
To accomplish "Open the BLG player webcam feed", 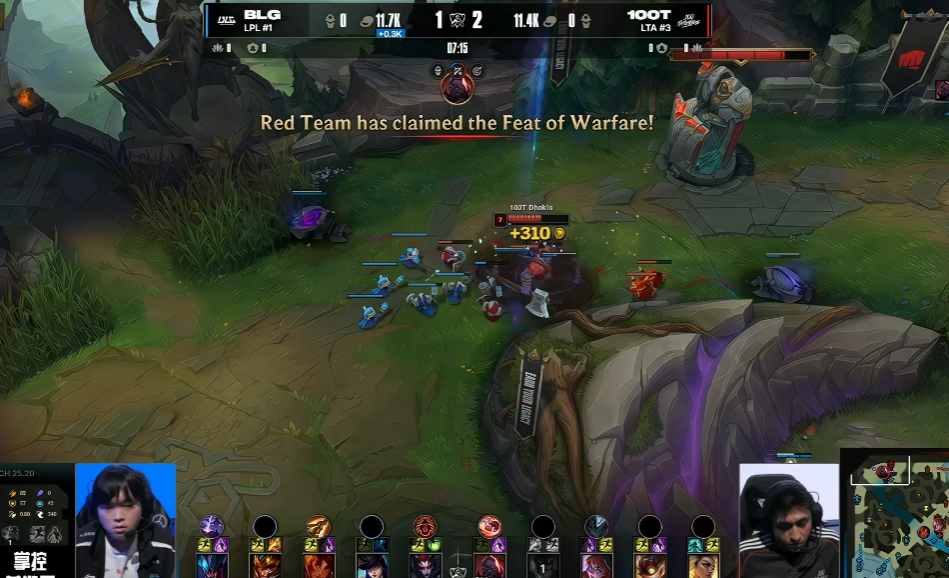I will (x=126, y=520).
